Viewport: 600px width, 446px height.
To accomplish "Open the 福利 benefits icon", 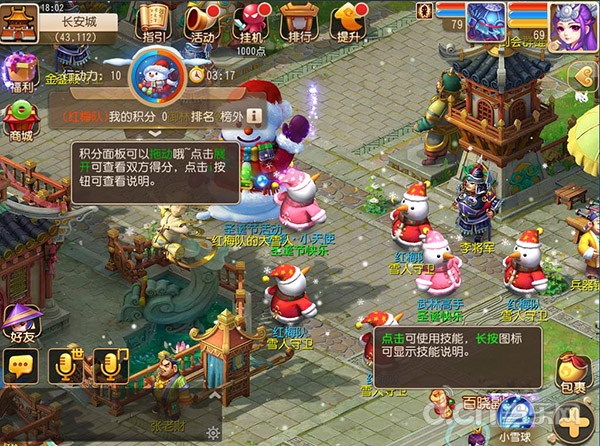I will (x=19, y=74).
